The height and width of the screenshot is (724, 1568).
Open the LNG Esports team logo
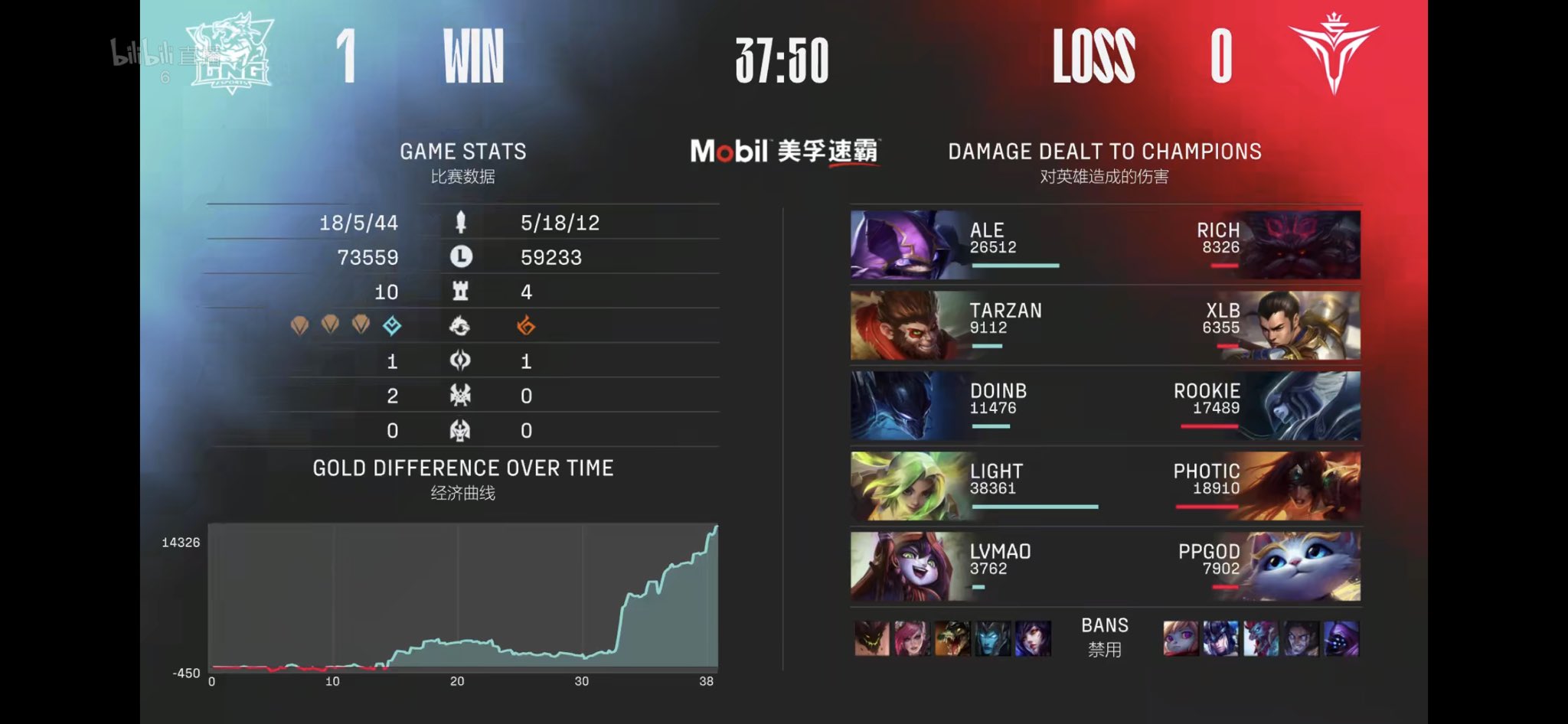point(229,52)
